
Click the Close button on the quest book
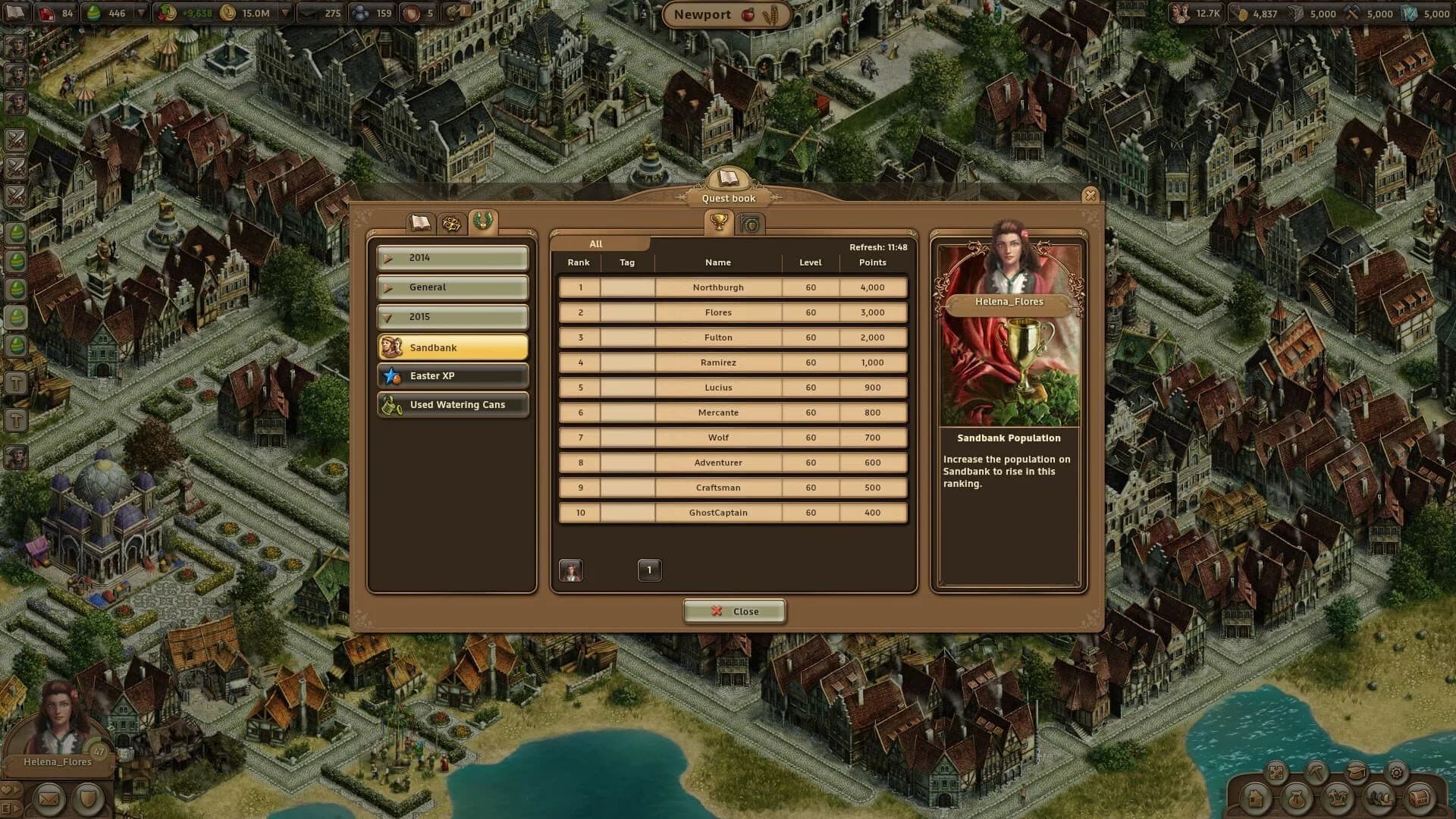coord(733,611)
